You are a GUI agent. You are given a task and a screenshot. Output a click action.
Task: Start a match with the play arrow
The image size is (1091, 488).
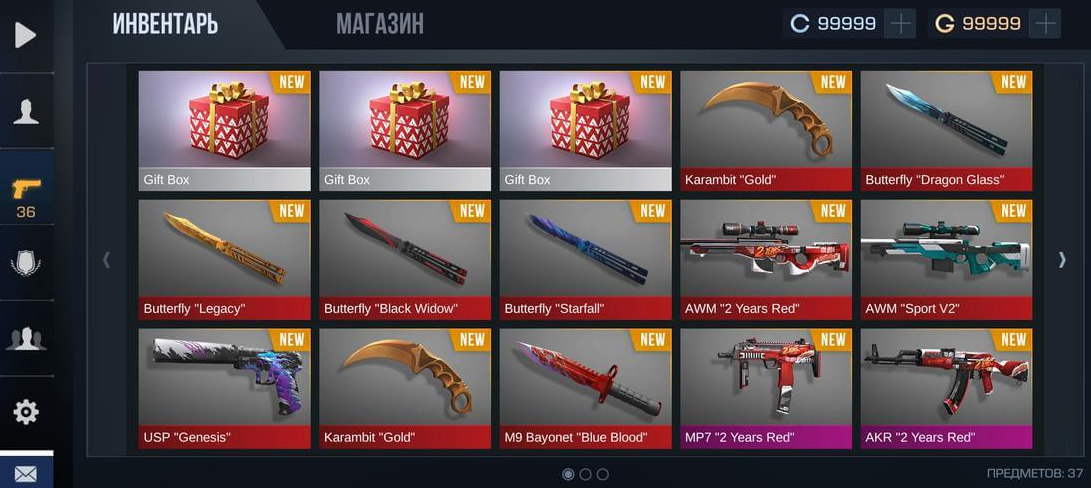25,35
